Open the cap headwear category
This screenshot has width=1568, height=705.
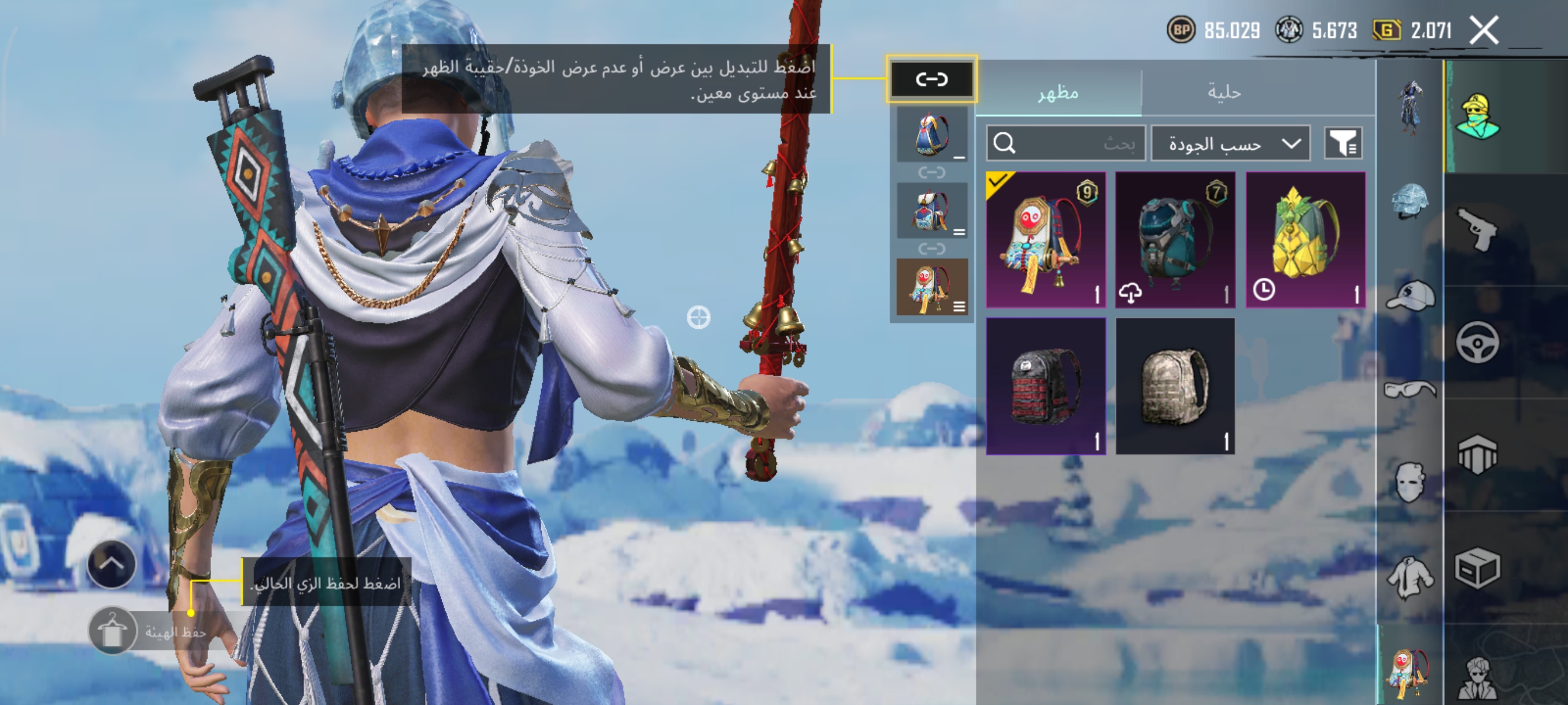1410,296
